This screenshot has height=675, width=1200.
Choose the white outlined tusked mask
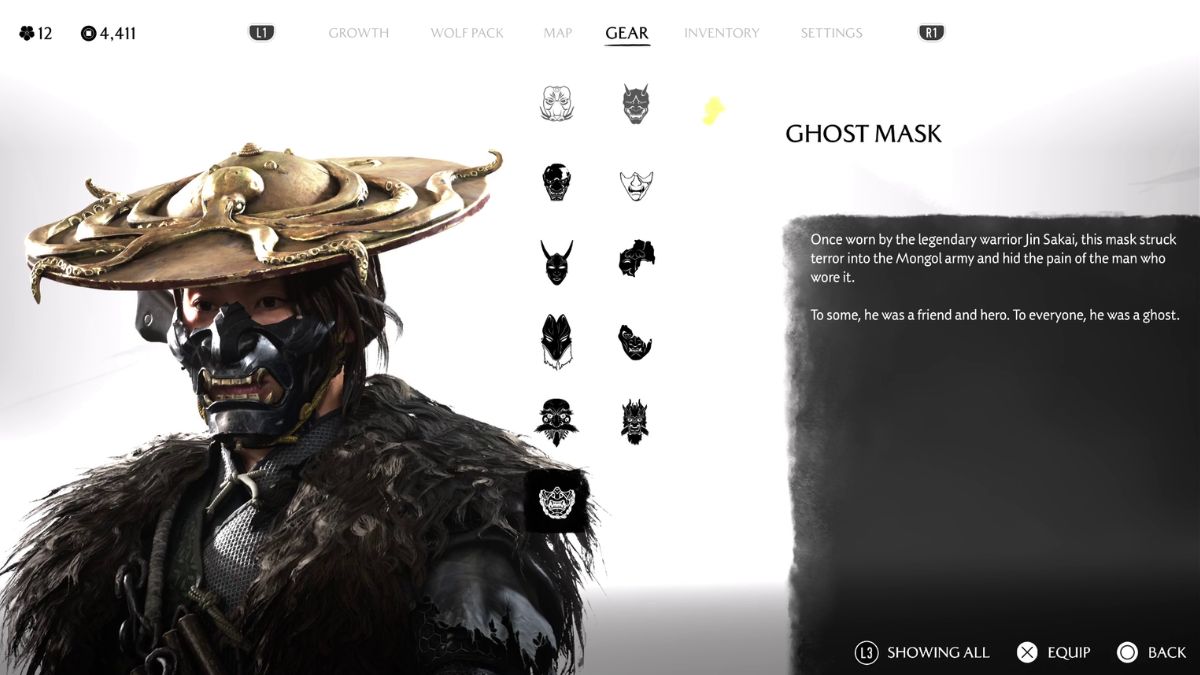(557, 104)
